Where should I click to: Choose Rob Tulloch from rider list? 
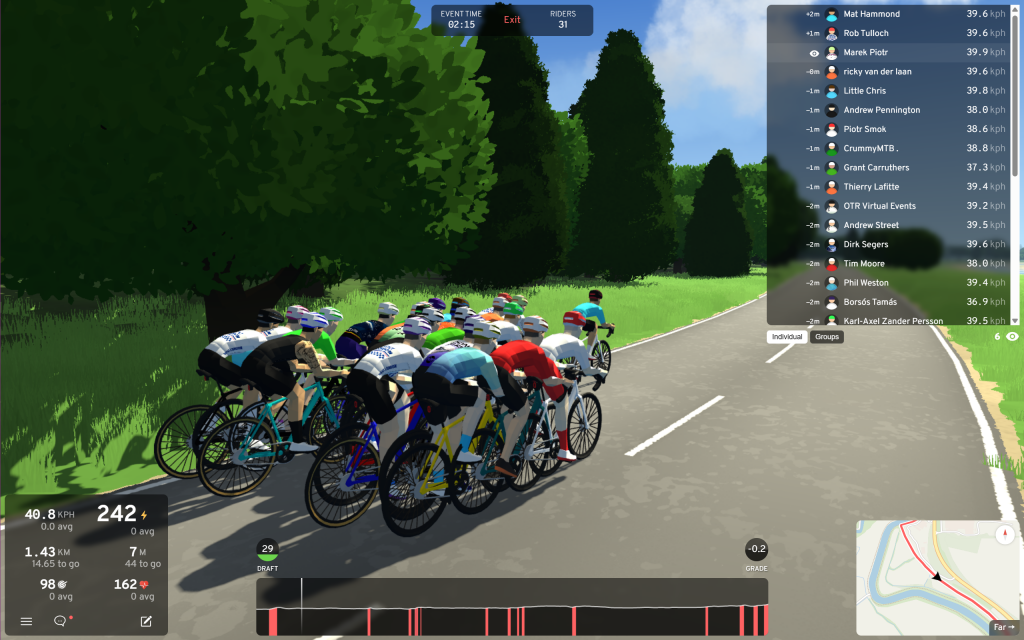(x=890, y=33)
